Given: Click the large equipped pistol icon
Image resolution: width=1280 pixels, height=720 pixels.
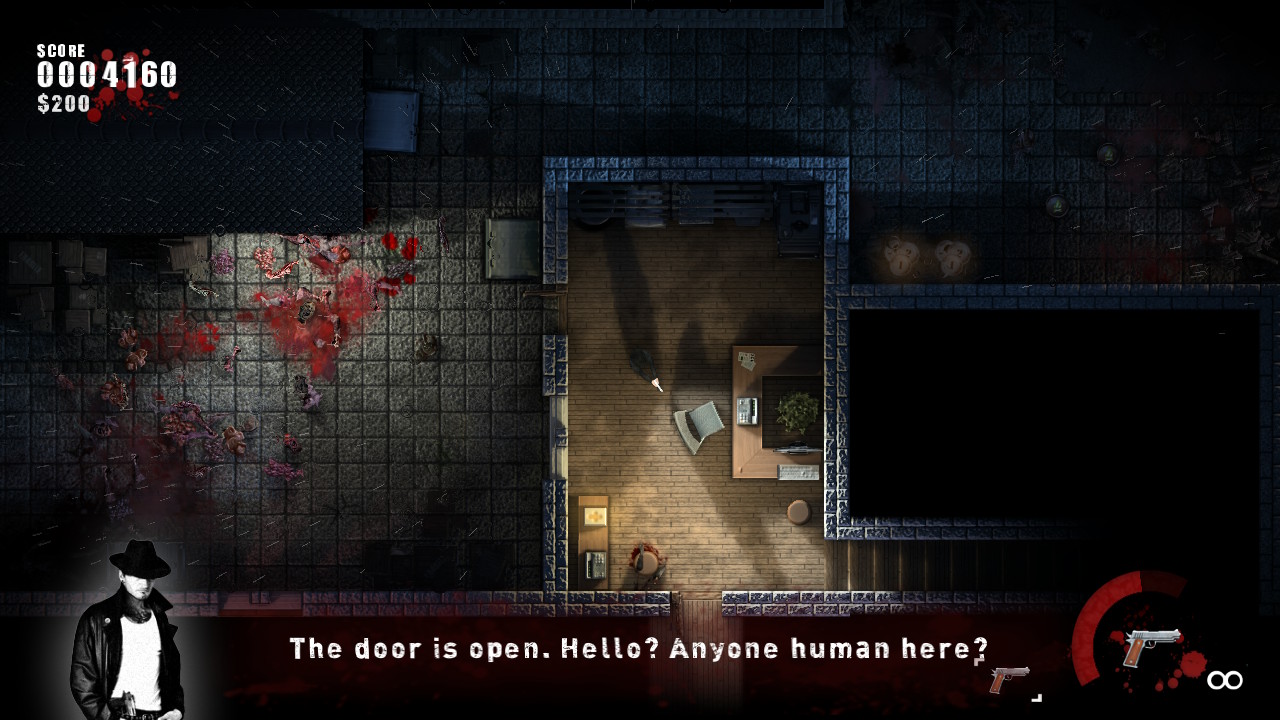Looking at the screenshot, I should point(1151,645).
